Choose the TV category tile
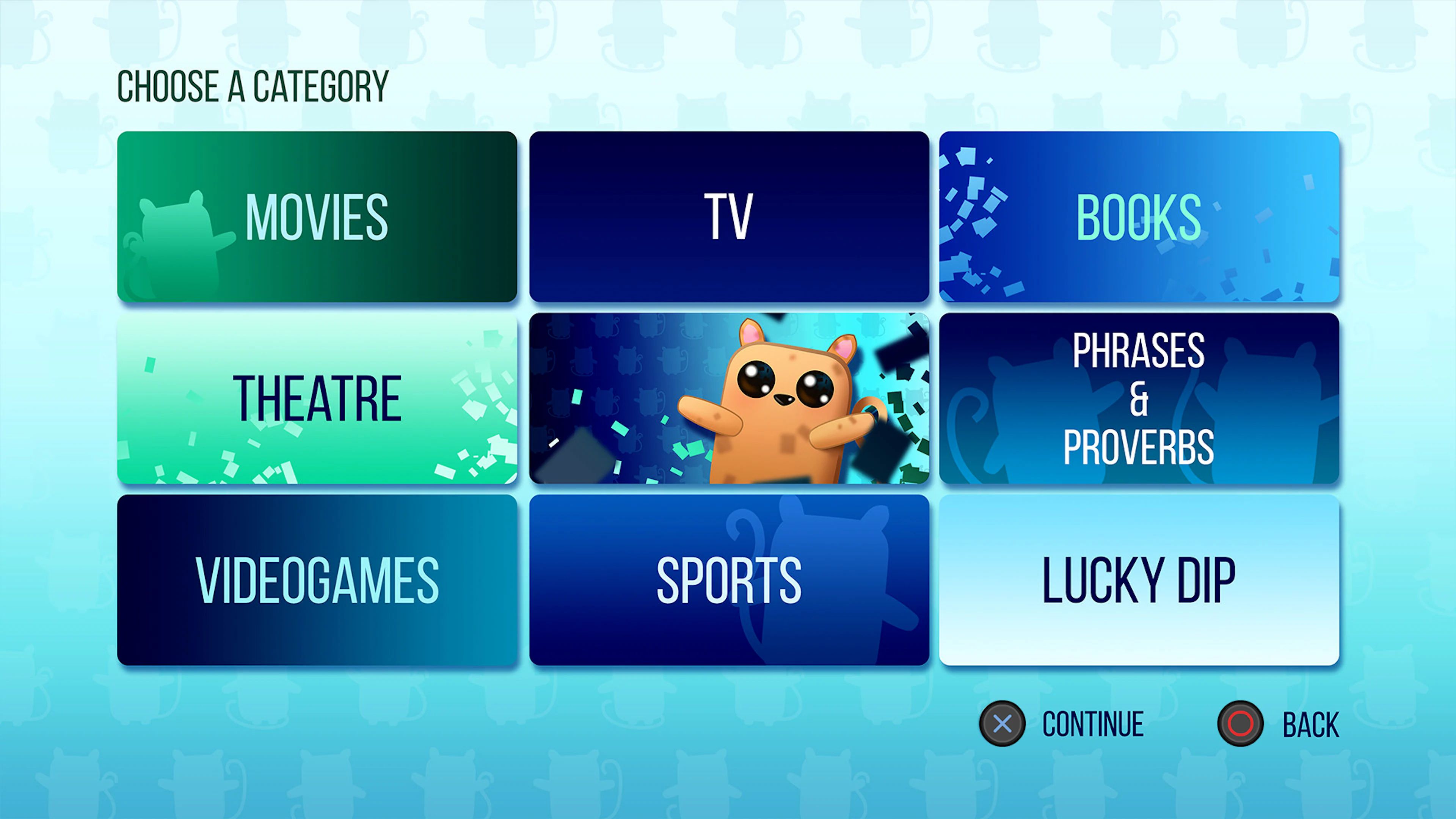The image size is (1456, 819). (728, 218)
